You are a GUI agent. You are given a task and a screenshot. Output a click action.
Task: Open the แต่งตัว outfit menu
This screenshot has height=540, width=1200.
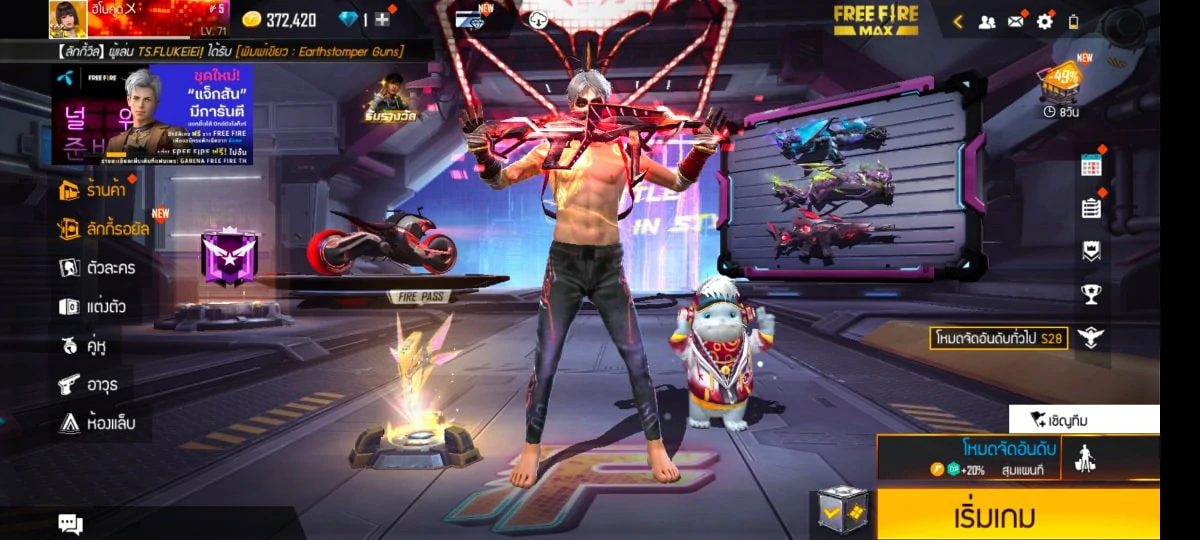click(92, 306)
